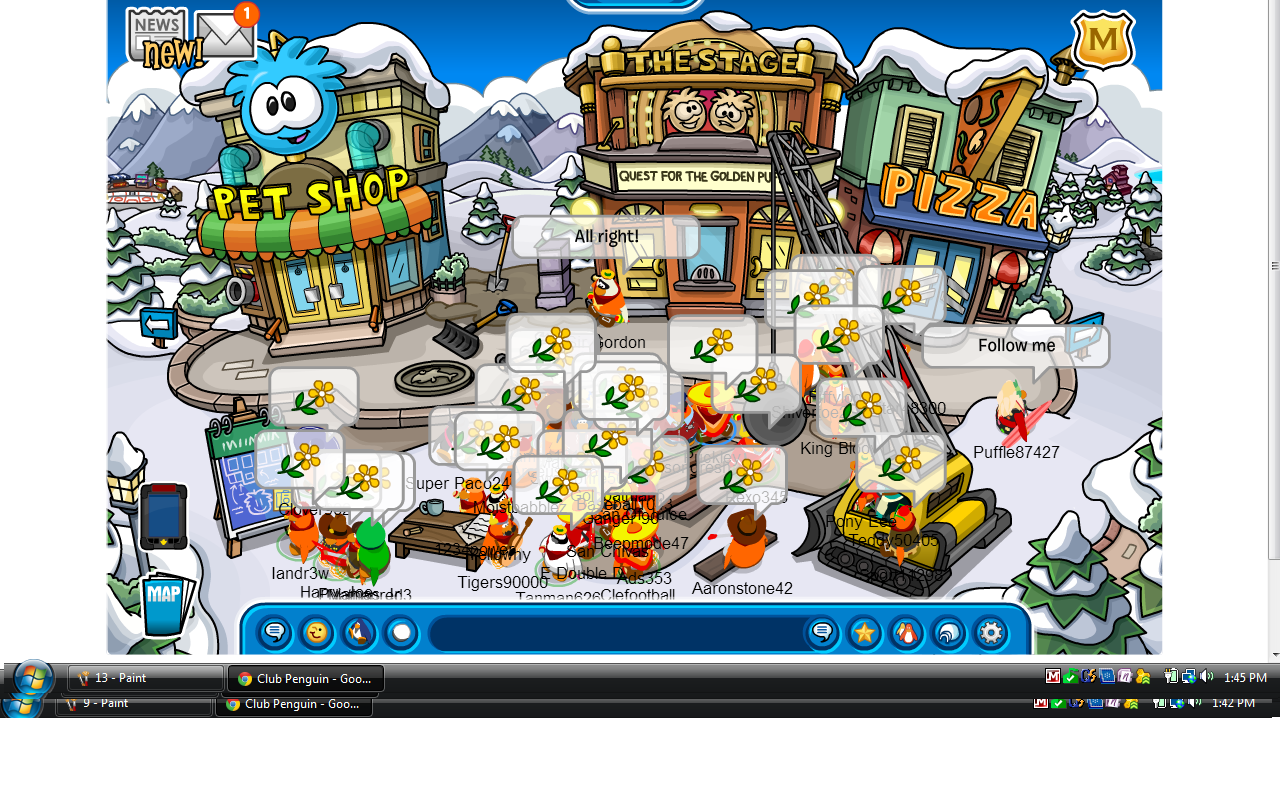Image resolution: width=1280 pixels, height=800 pixels.
Task: Switch to the 13 - Paint taskbar window
Action: 145,678
